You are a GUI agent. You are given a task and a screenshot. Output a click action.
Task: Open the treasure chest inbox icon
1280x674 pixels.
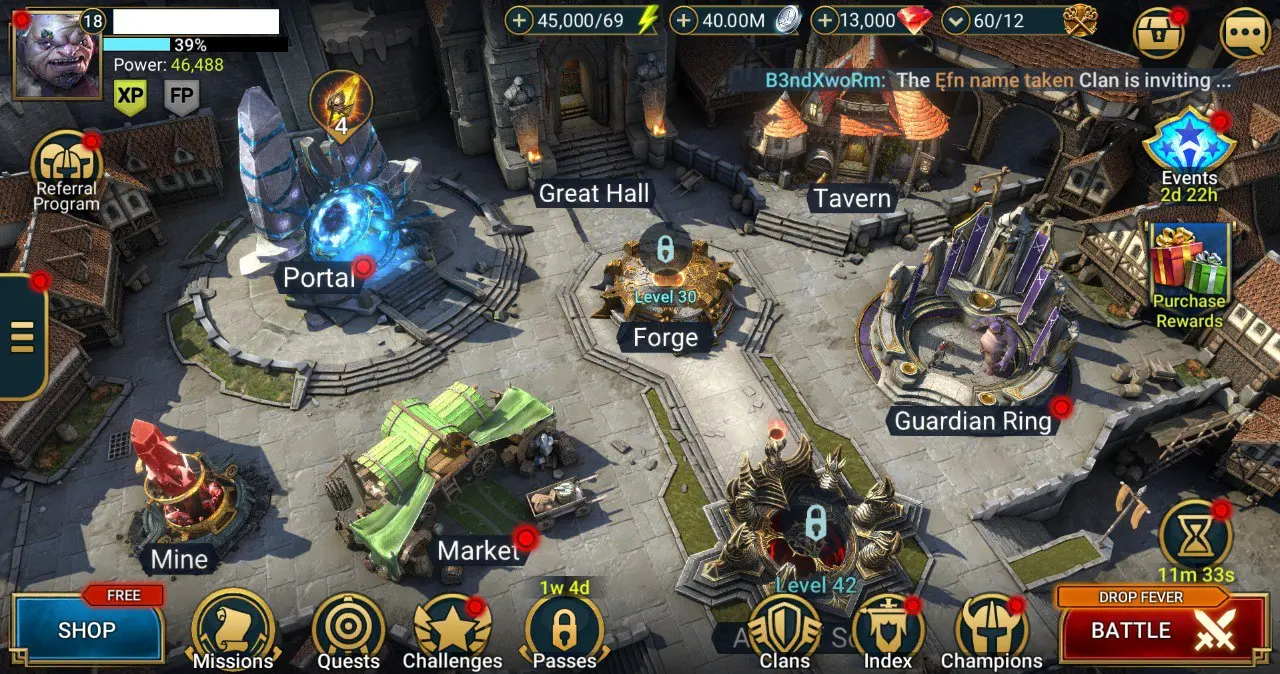click(x=1158, y=33)
